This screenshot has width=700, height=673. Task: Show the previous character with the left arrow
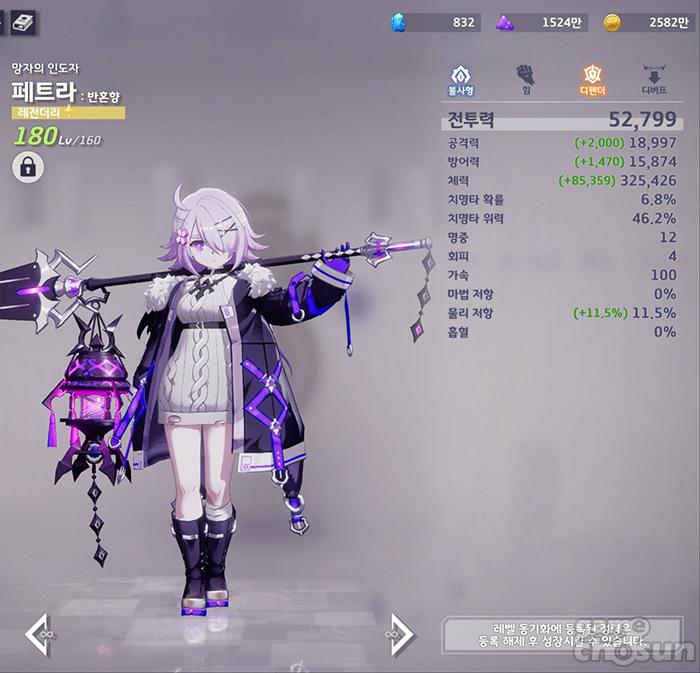(38, 634)
